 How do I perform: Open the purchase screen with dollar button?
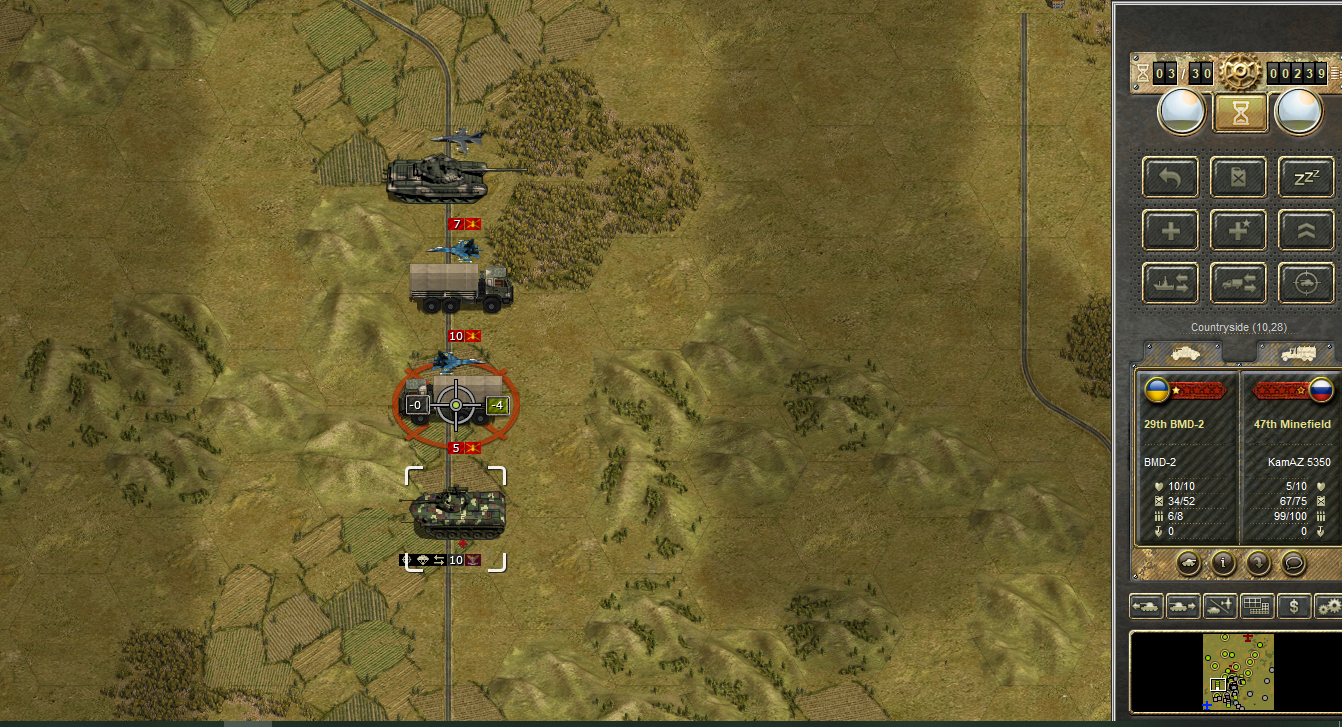pyautogui.click(x=1294, y=606)
